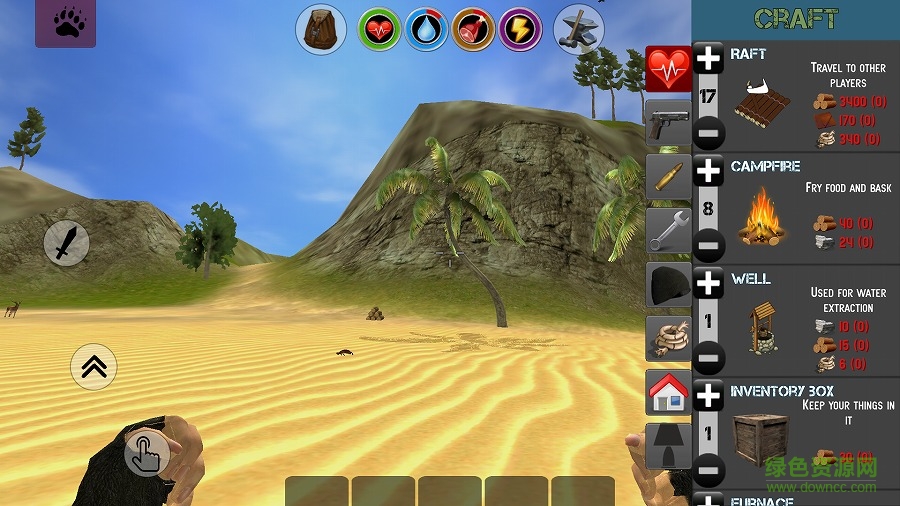Viewport: 900px width, 506px height.
Task: Open the backpack inventory
Action: [x=321, y=29]
